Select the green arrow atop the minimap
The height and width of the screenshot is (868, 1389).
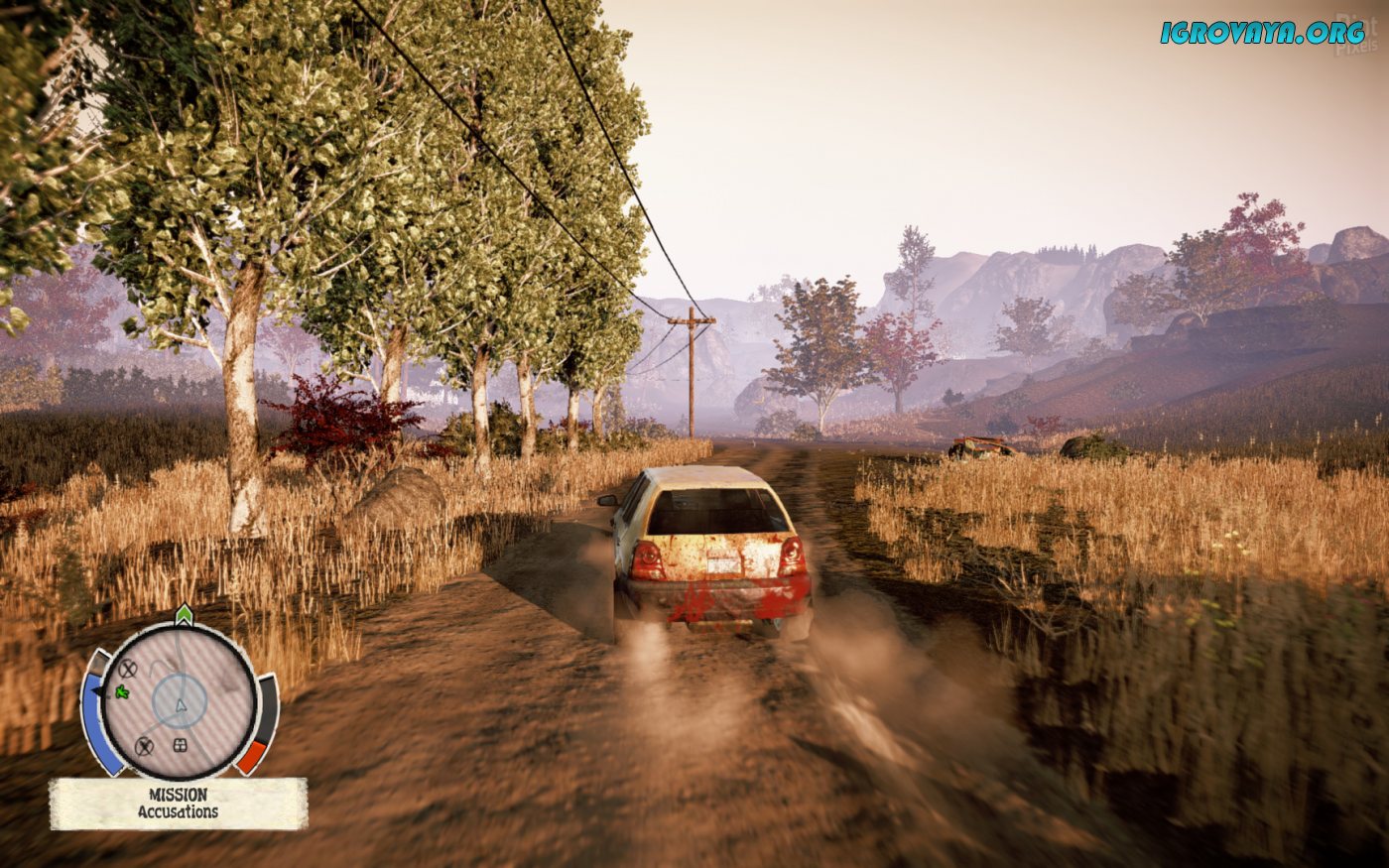(x=184, y=614)
